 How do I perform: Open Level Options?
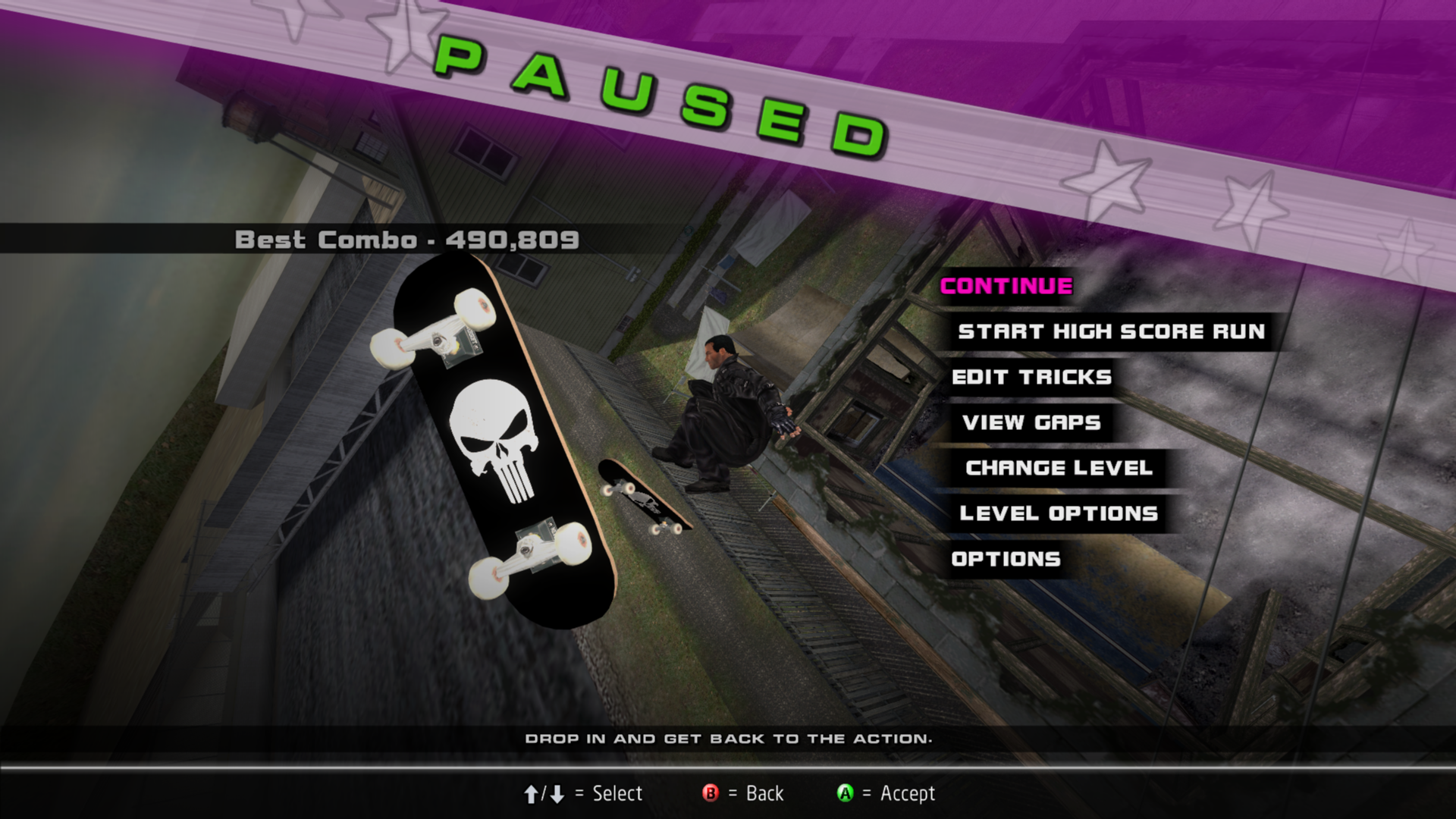[1059, 513]
